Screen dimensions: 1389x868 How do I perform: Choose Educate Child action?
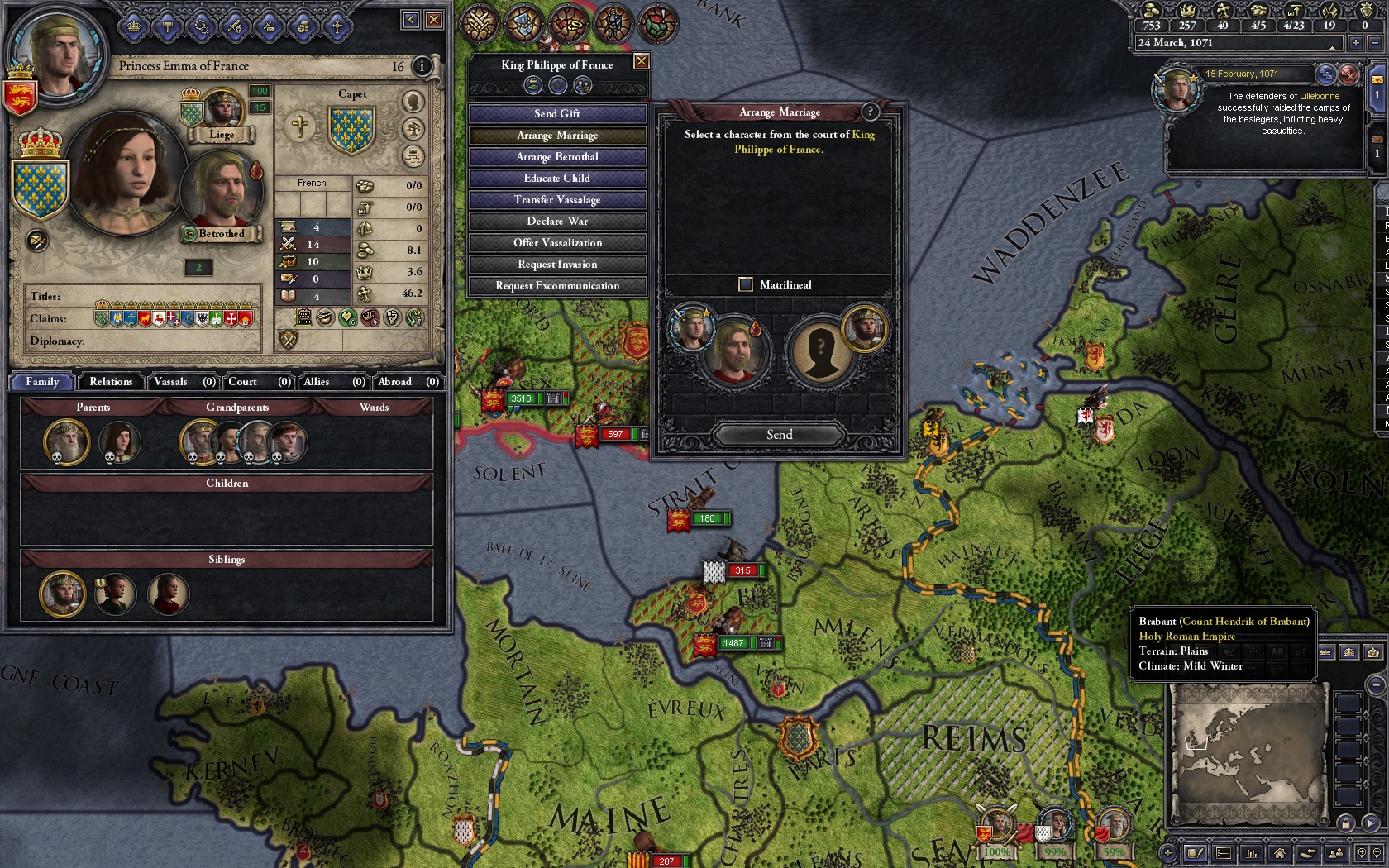pyautogui.click(x=557, y=179)
